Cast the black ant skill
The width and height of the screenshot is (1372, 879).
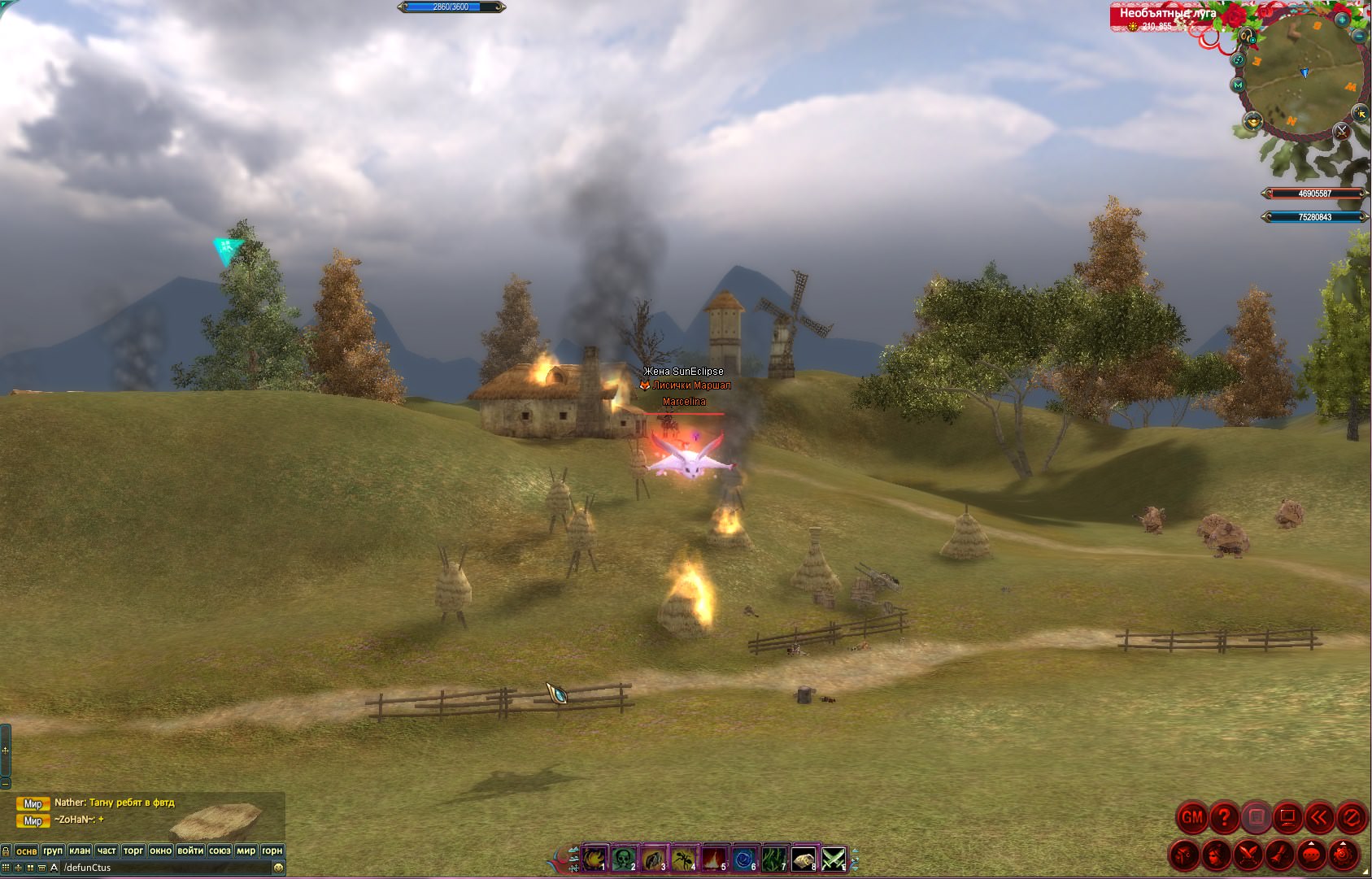pos(684,859)
